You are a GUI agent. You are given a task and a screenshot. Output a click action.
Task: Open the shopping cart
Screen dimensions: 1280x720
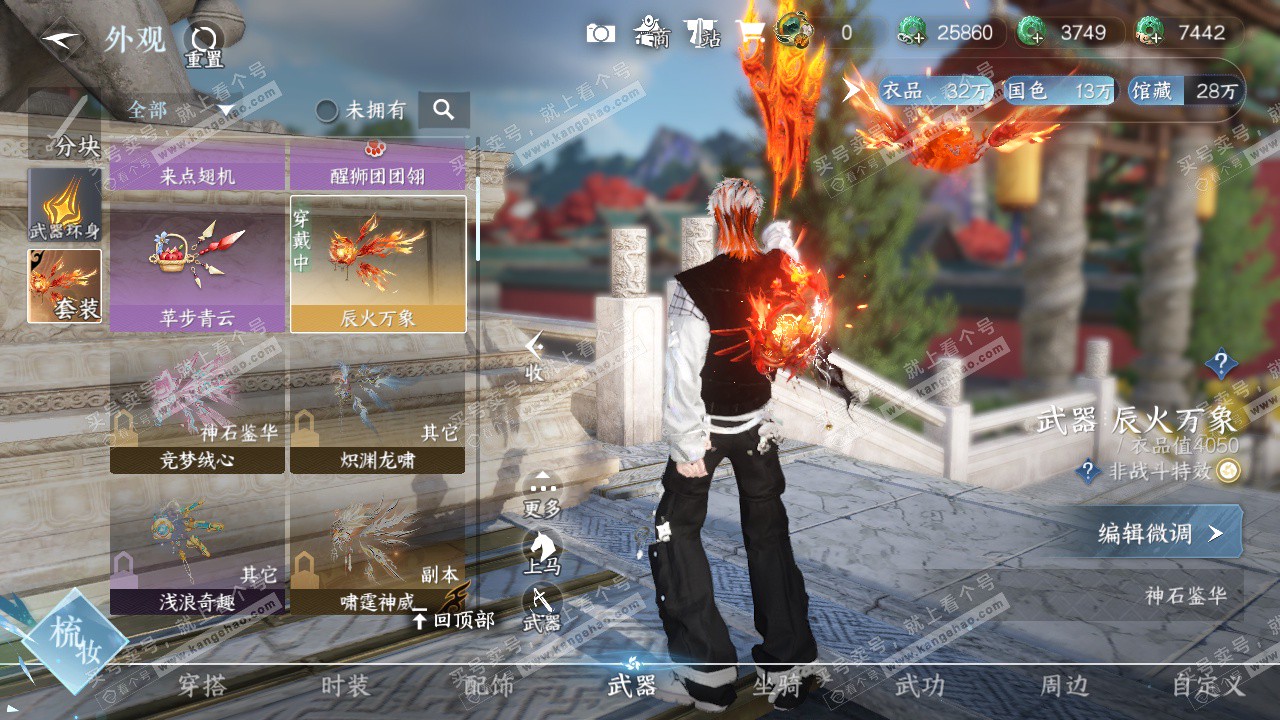click(x=750, y=33)
